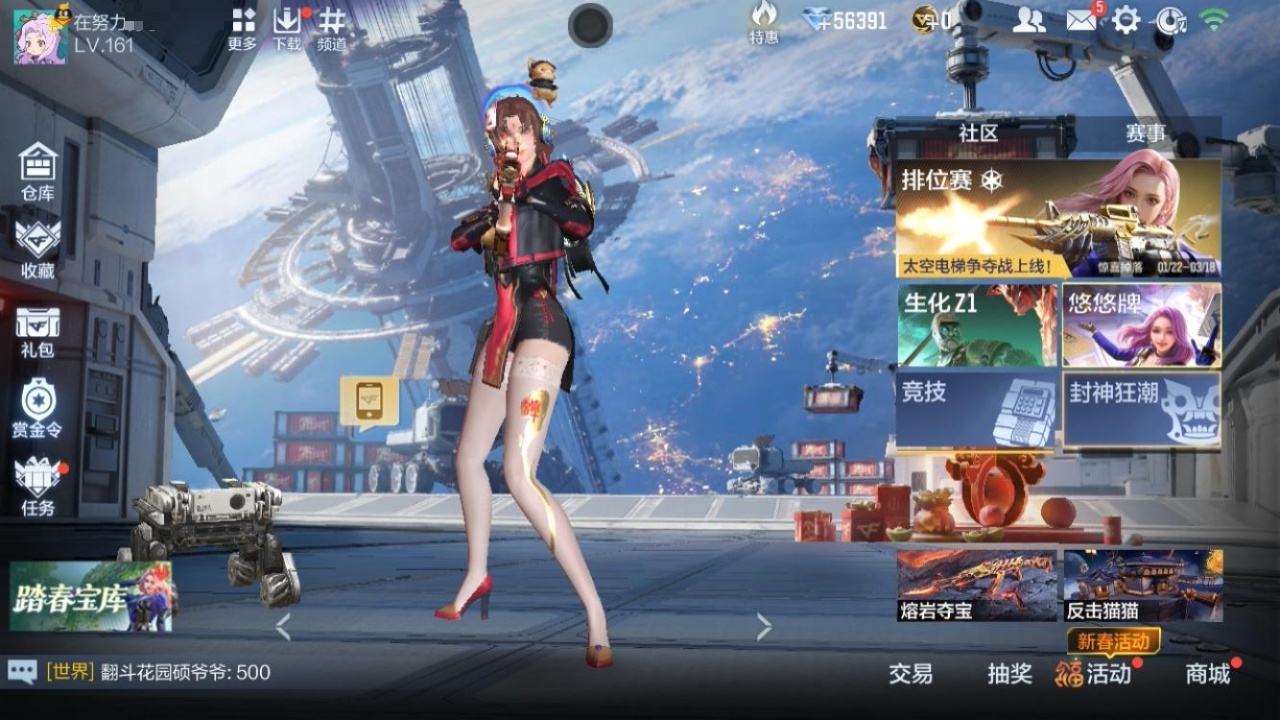Viewport: 1280px width, 720px height.
Task: Open the mailbox with 5 unread messages
Action: point(1082,20)
